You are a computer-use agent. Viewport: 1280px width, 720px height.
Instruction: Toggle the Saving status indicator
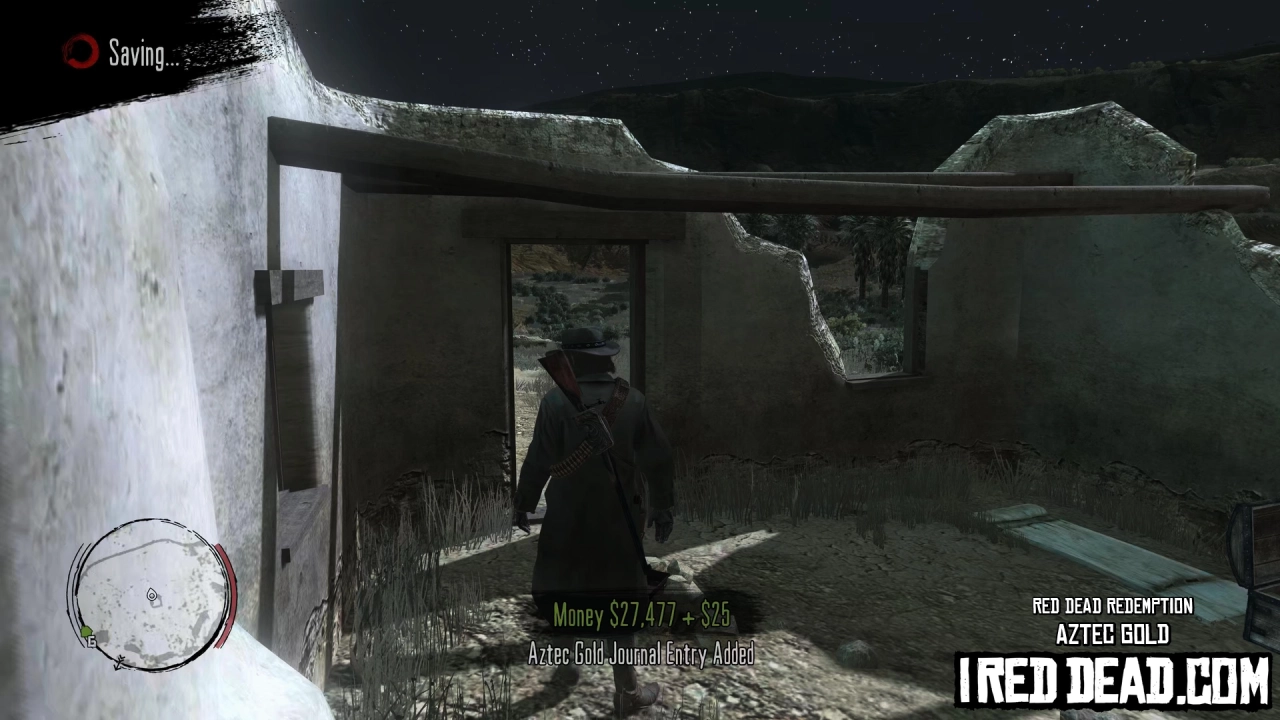coord(141,55)
